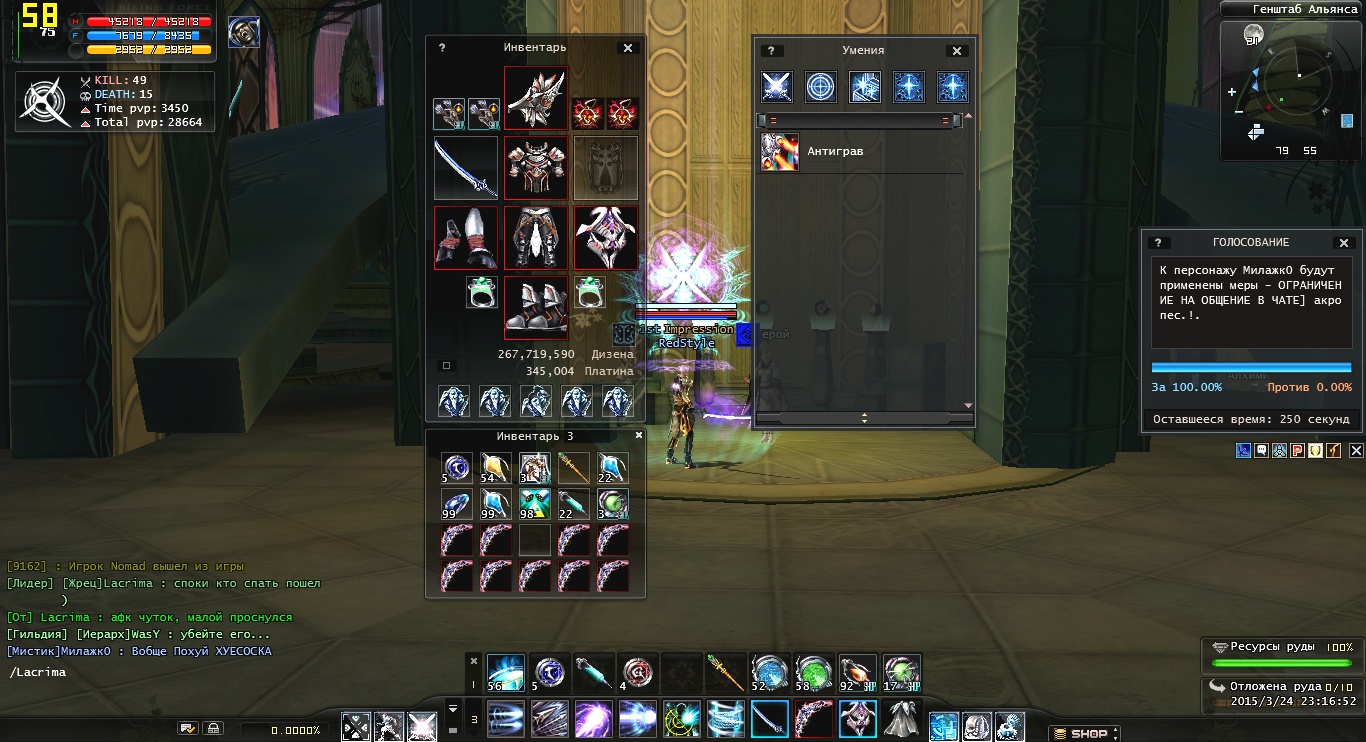This screenshot has width=1366, height=742.
Task: Select the golden staff in bag
Action: [x=574, y=467]
